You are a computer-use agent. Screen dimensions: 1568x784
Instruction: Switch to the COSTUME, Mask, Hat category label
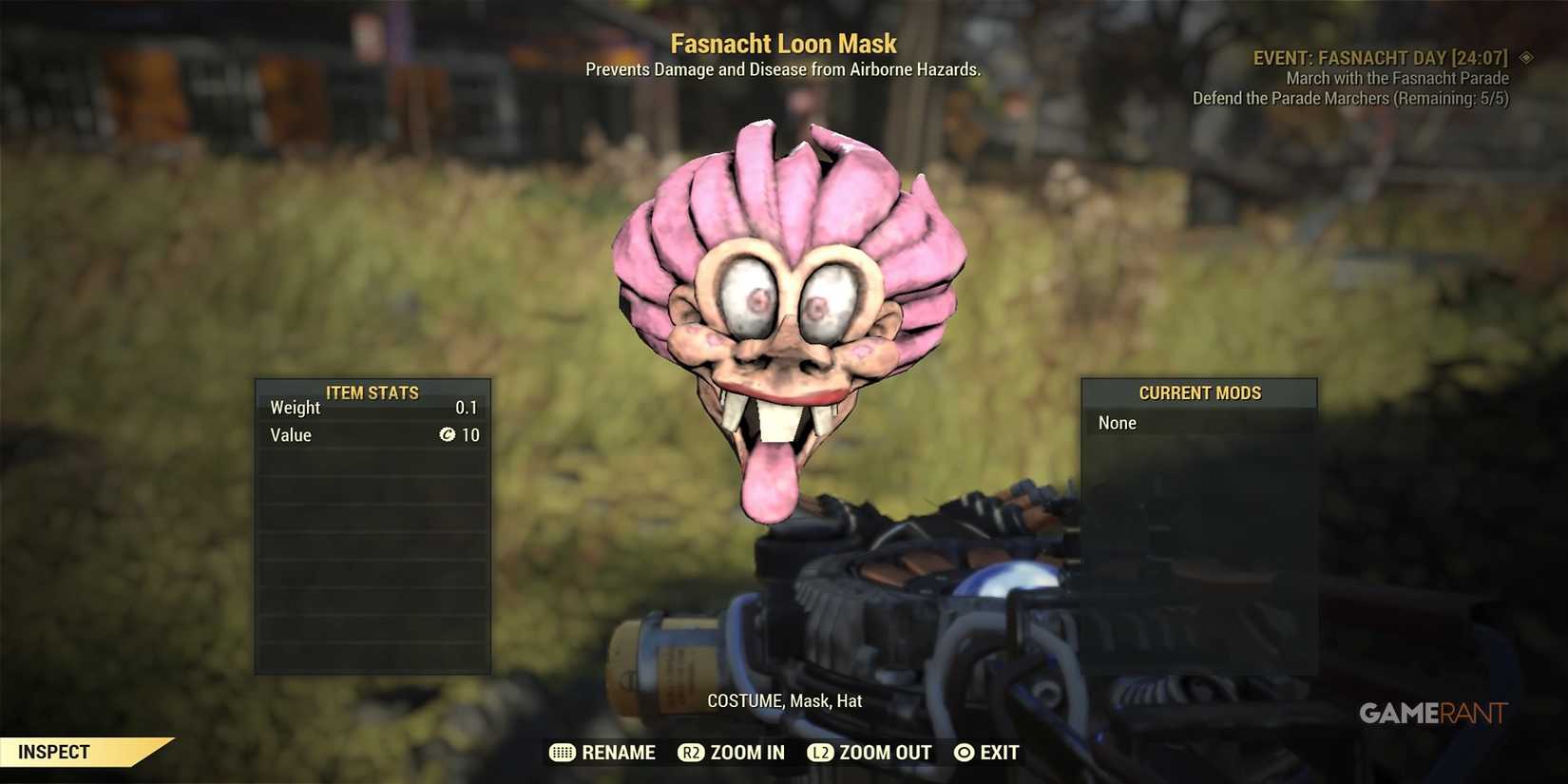pos(784,700)
